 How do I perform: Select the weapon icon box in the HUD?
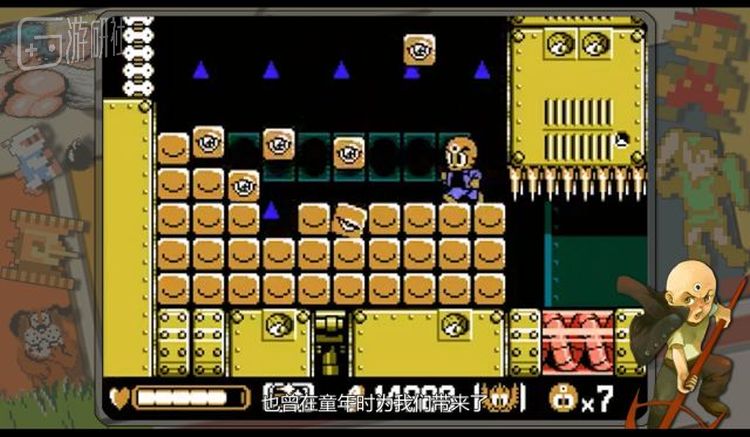pos(276,396)
